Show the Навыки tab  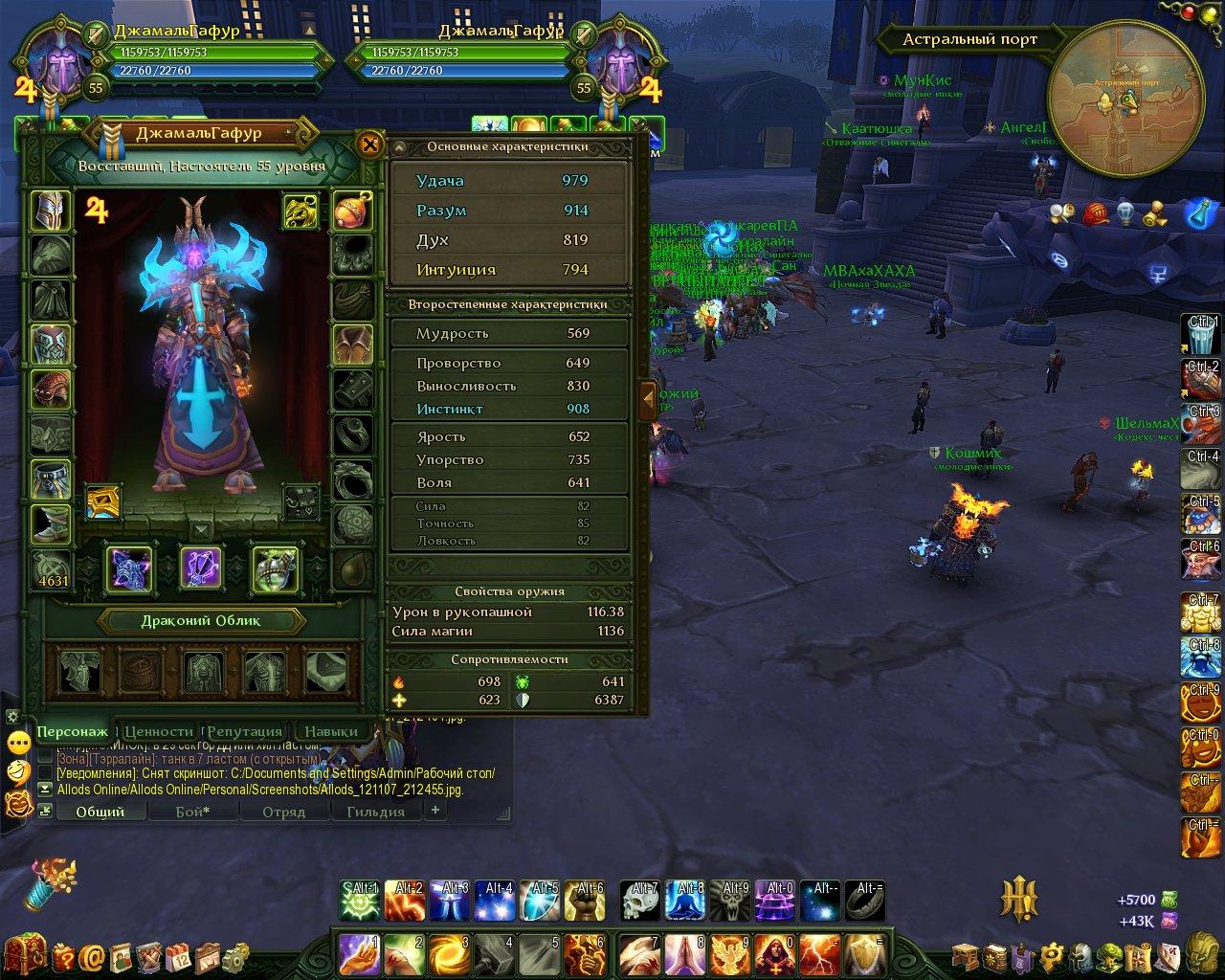[331, 731]
